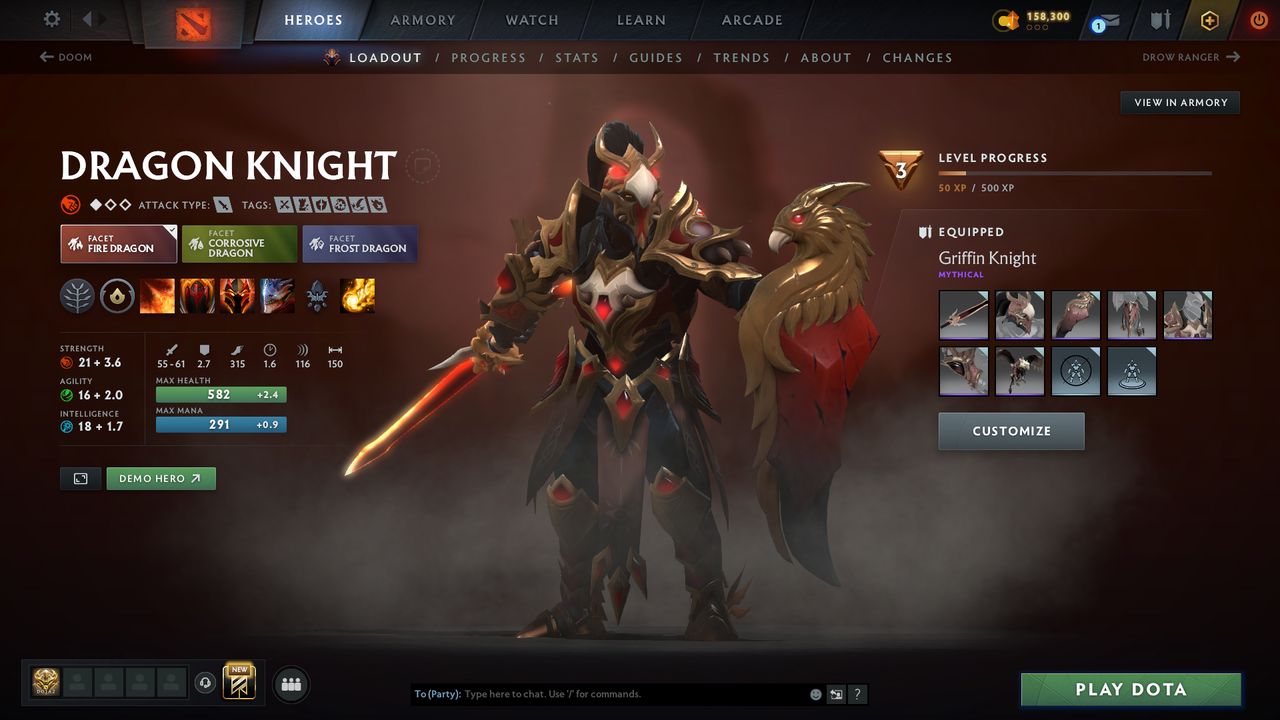The image size is (1280, 720).
Task: Enable the Frost Dragon facet
Action: pyautogui.click(x=359, y=243)
